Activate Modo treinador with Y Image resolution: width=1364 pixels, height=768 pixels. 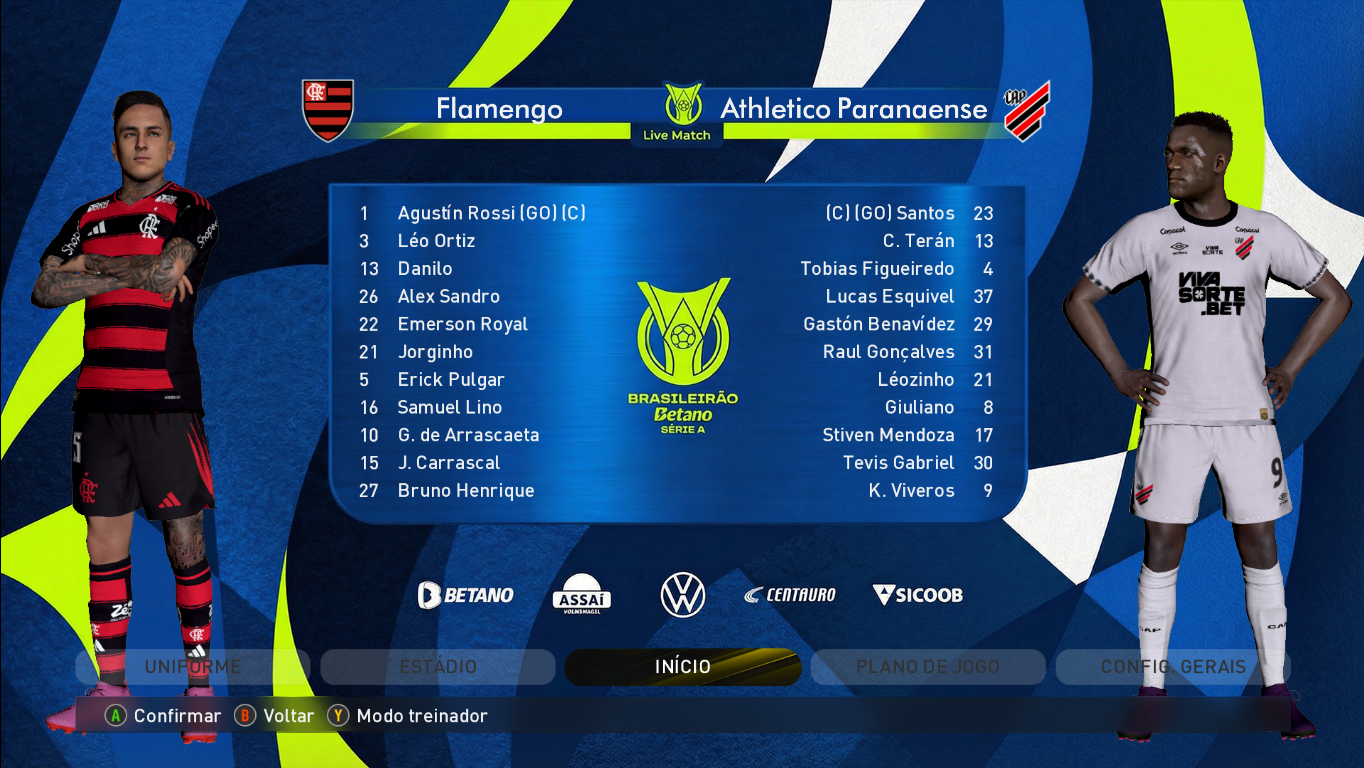[422, 716]
